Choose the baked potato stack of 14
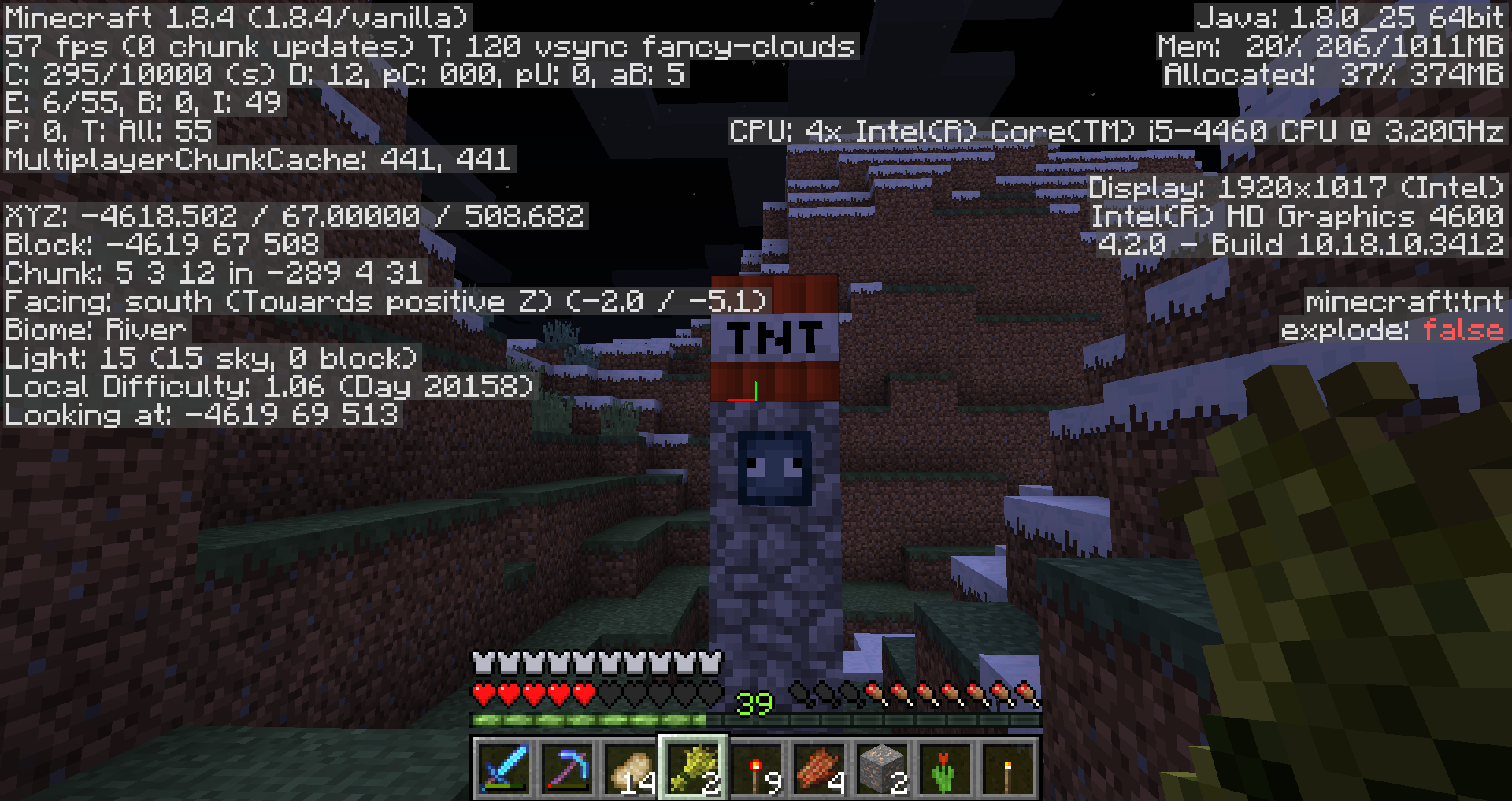This screenshot has width=1512, height=801. pyautogui.click(x=630, y=768)
